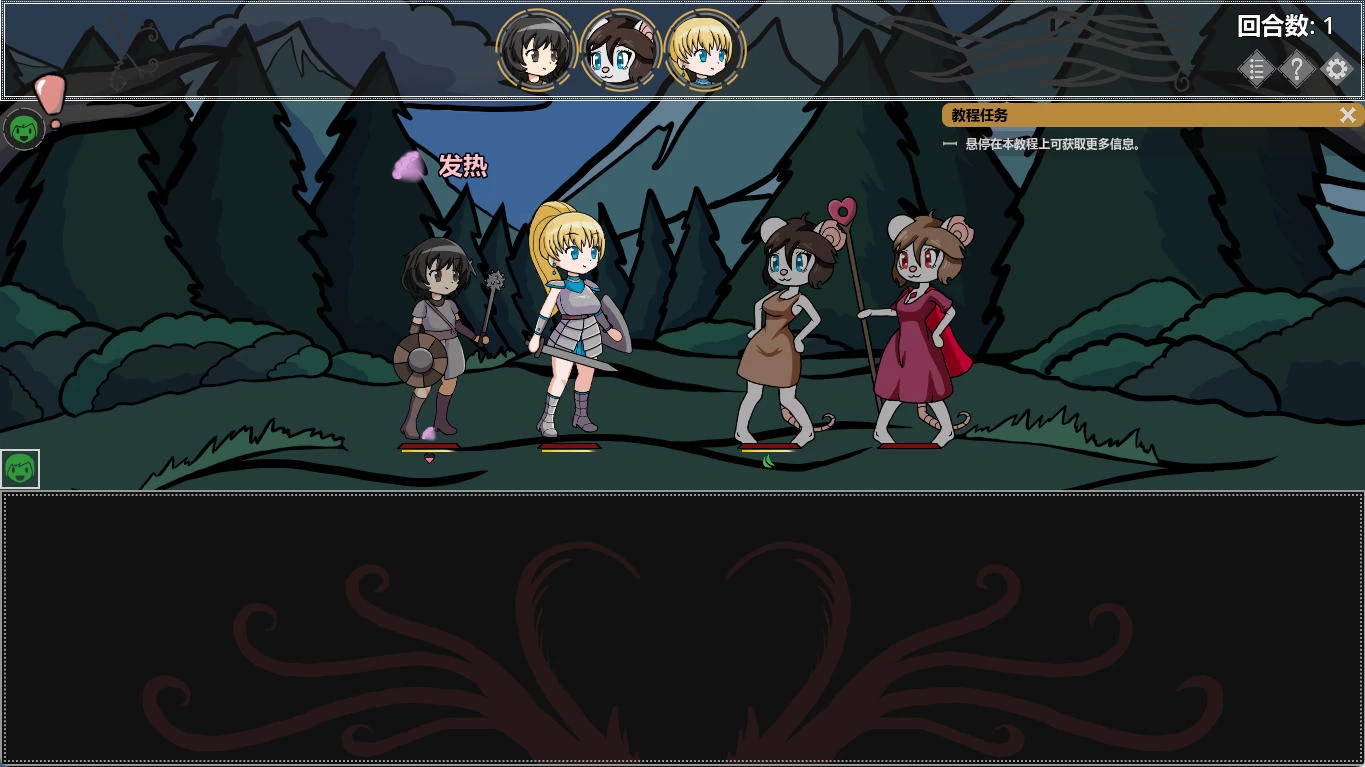Open the list log diamond button
This screenshot has height=767, width=1365.
tap(1256, 69)
